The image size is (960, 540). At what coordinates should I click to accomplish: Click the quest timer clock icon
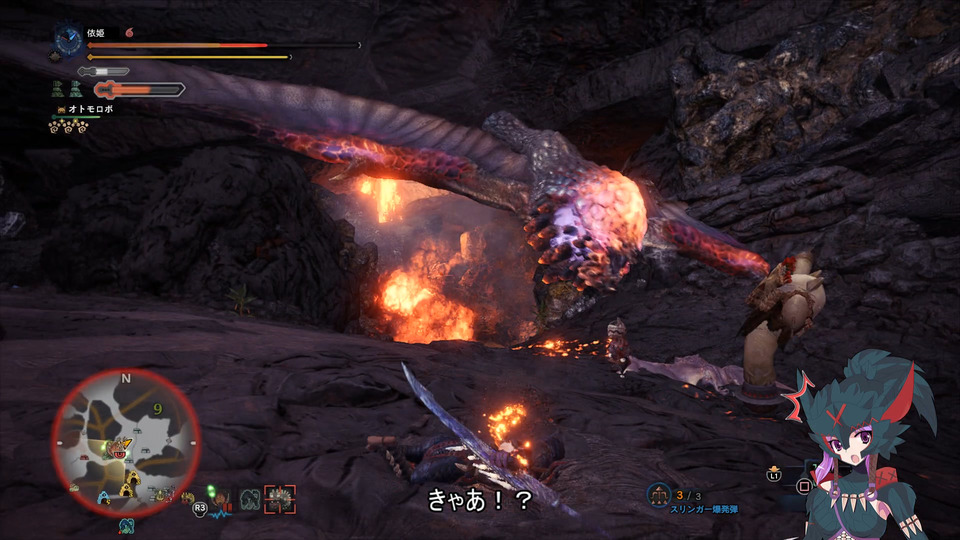(68, 40)
